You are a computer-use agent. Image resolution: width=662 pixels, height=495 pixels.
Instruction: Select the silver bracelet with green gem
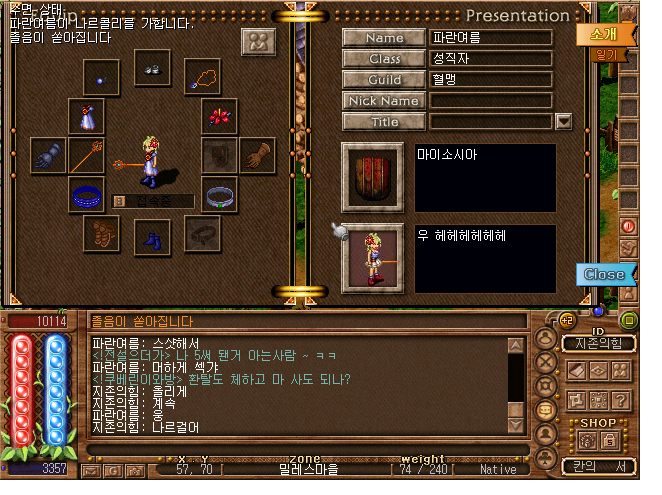220,194
